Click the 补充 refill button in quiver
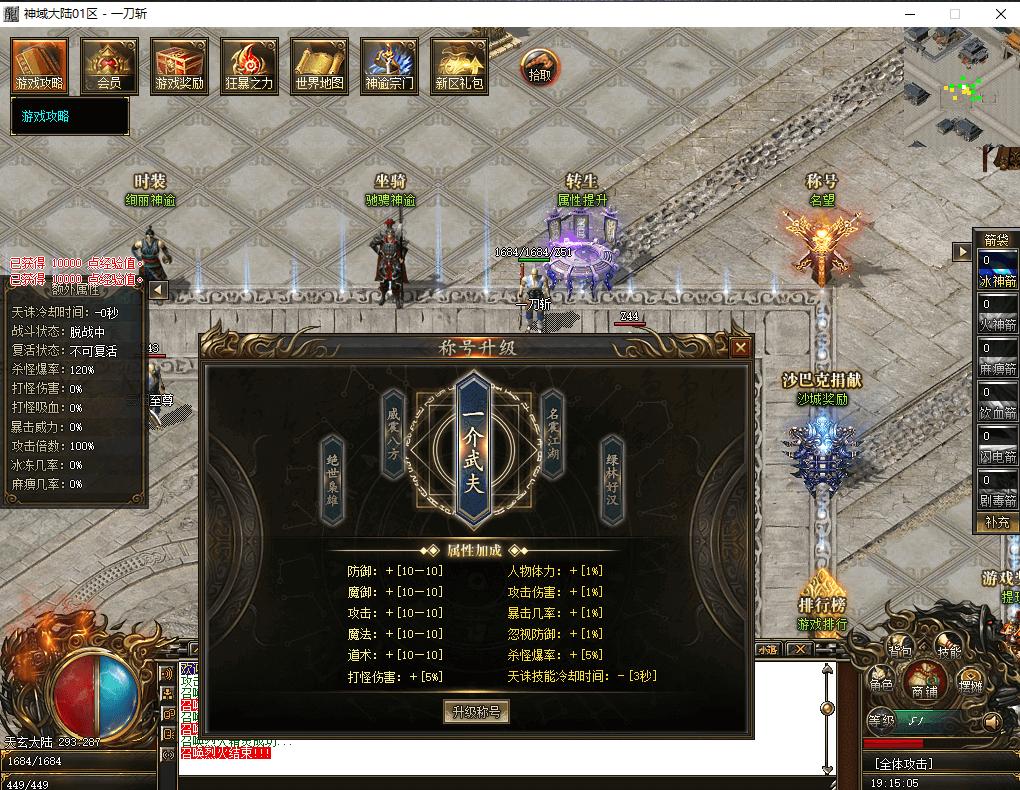 click(997, 522)
